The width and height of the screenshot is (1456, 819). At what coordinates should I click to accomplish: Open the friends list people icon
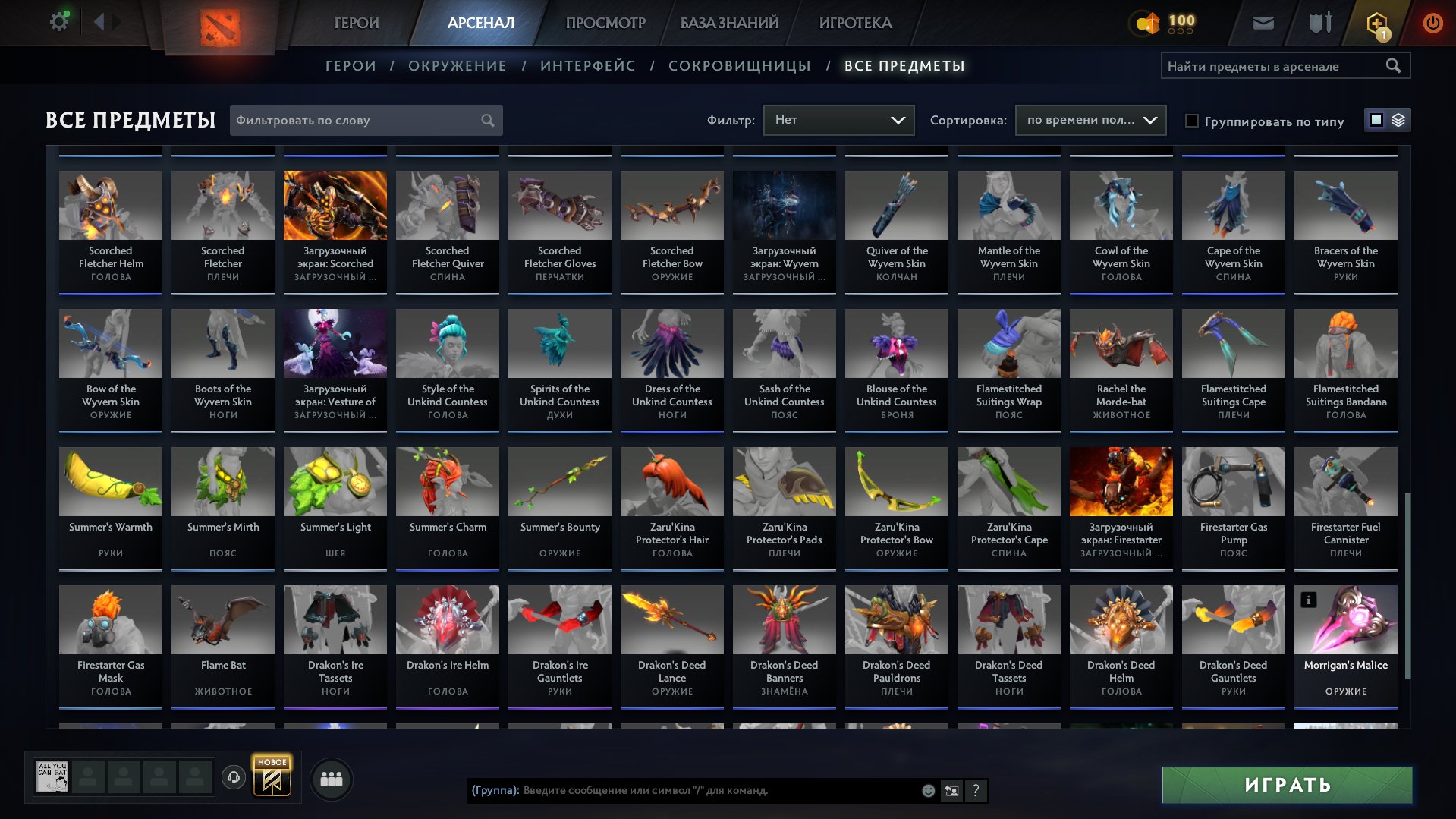330,778
